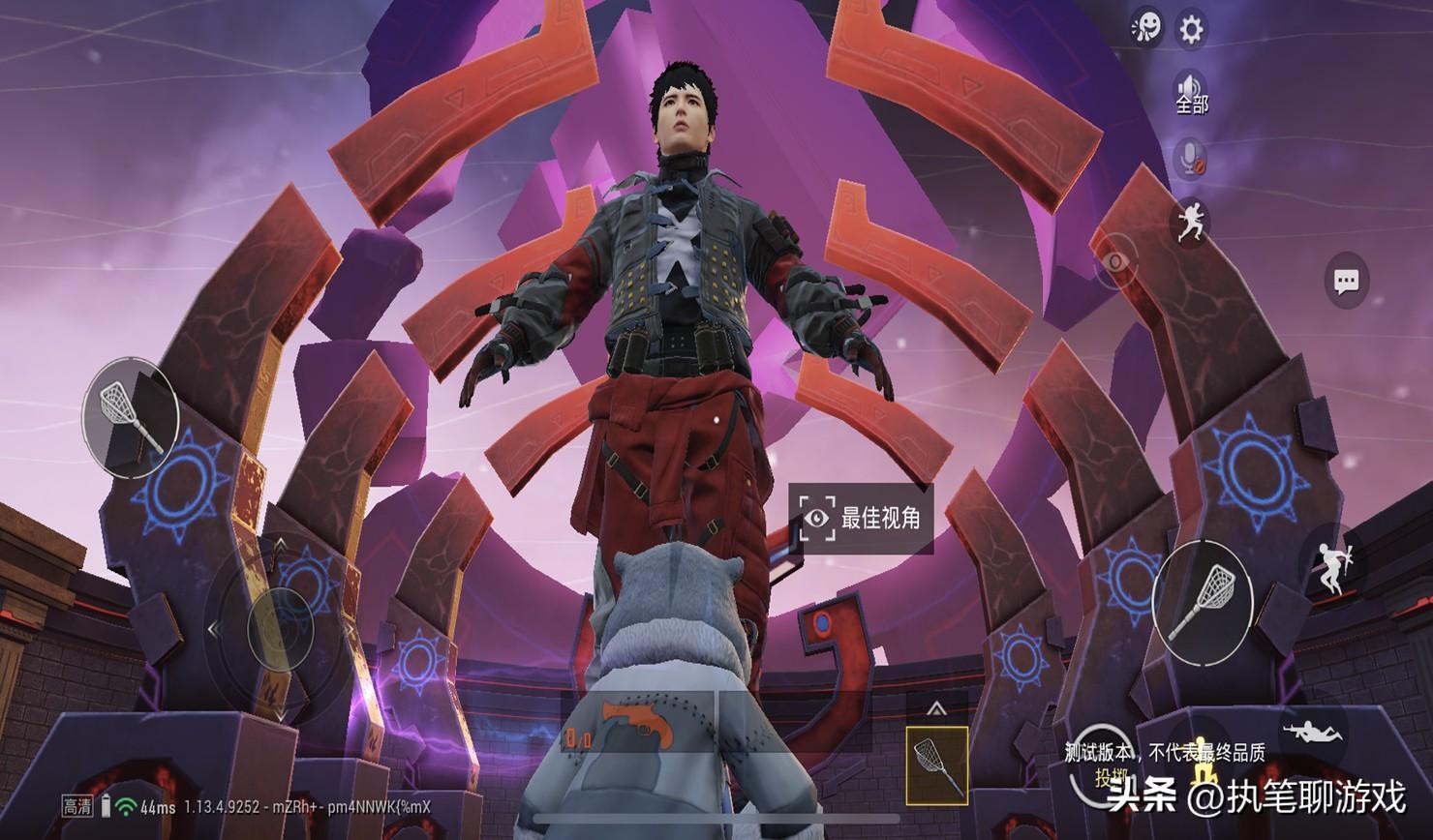Tap the movement joystick center
The image size is (1433, 840).
pyautogui.click(x=280, y=628)
